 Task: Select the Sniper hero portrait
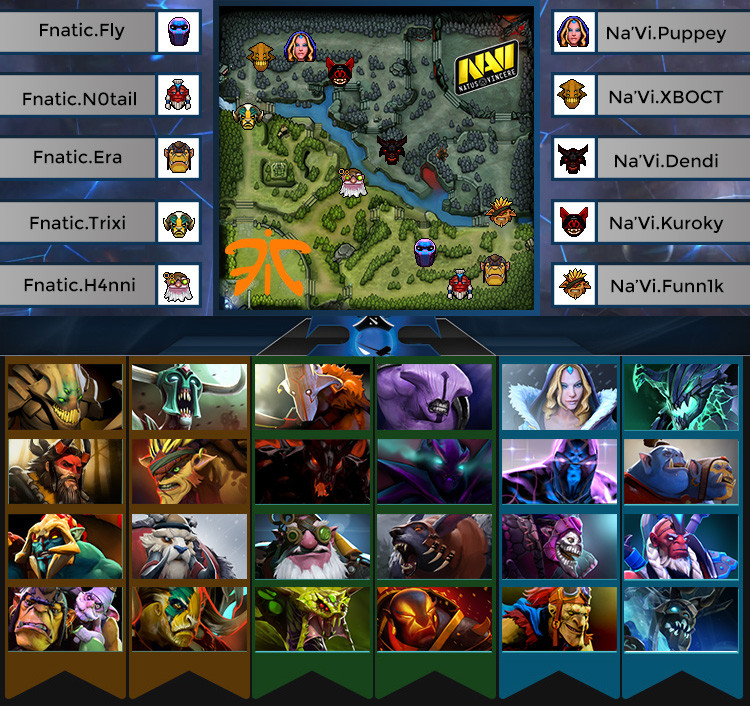(312, 546)
